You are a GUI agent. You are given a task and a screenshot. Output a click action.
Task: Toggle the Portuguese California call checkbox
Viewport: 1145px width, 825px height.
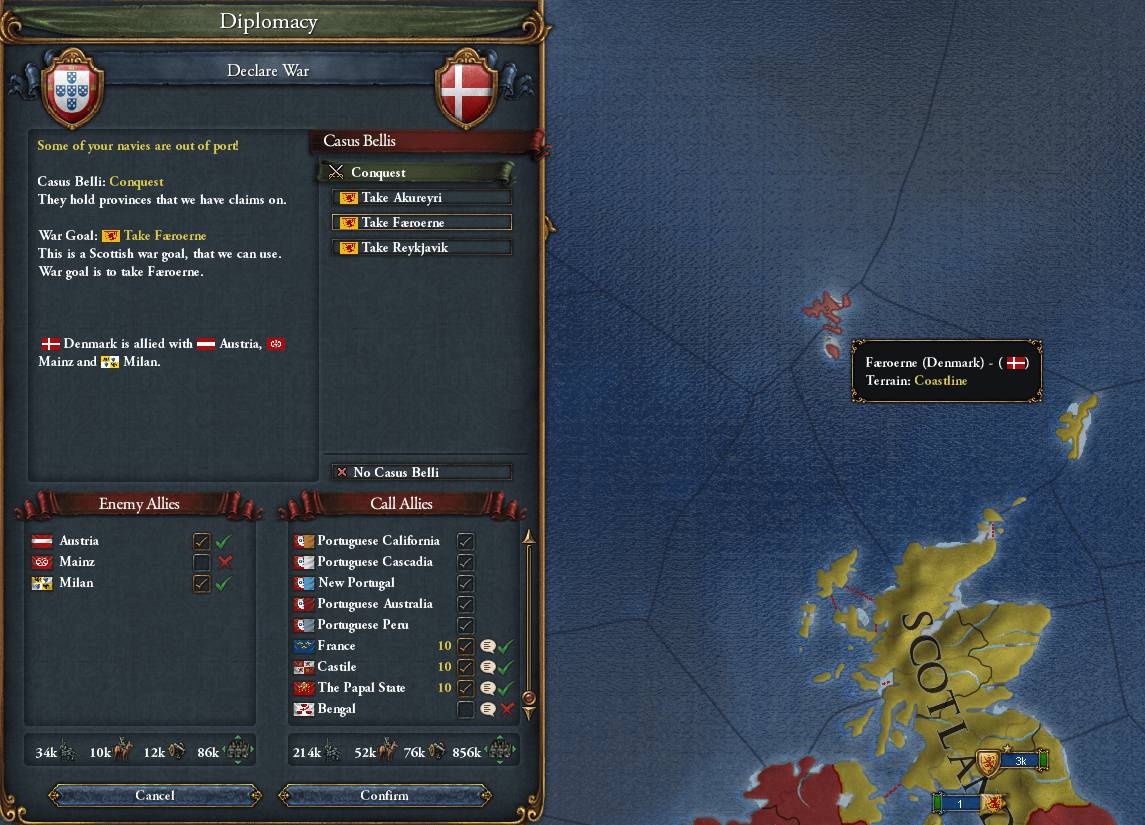pyautogui.click(x=465, y=541)
